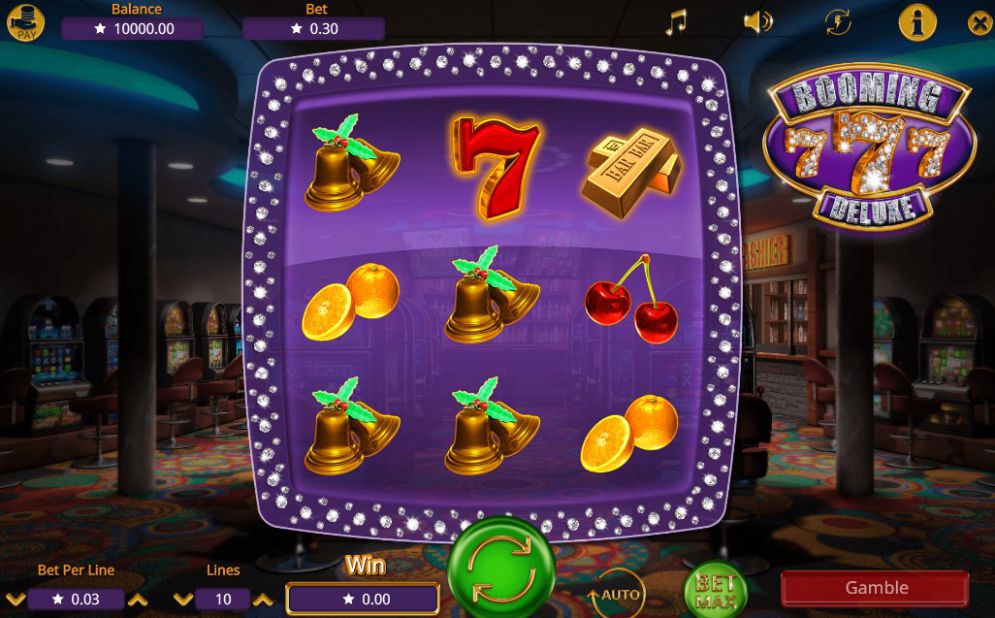The image size is (995, 618).
Task: Open the paytable with the PAY hat icon
Action: [26, 22]
